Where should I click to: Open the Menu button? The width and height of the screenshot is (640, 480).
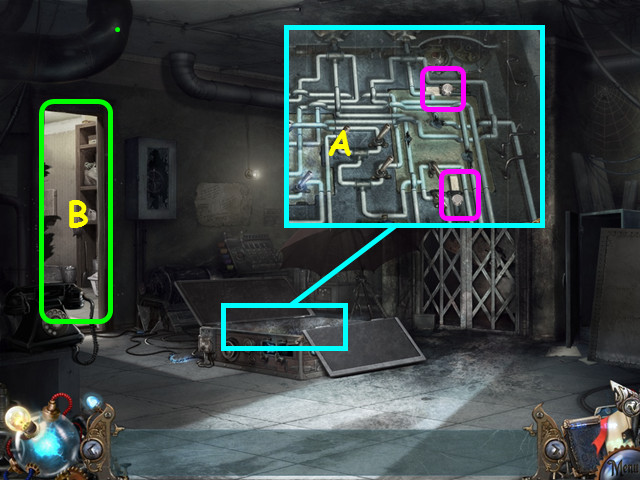coord(621,469)
